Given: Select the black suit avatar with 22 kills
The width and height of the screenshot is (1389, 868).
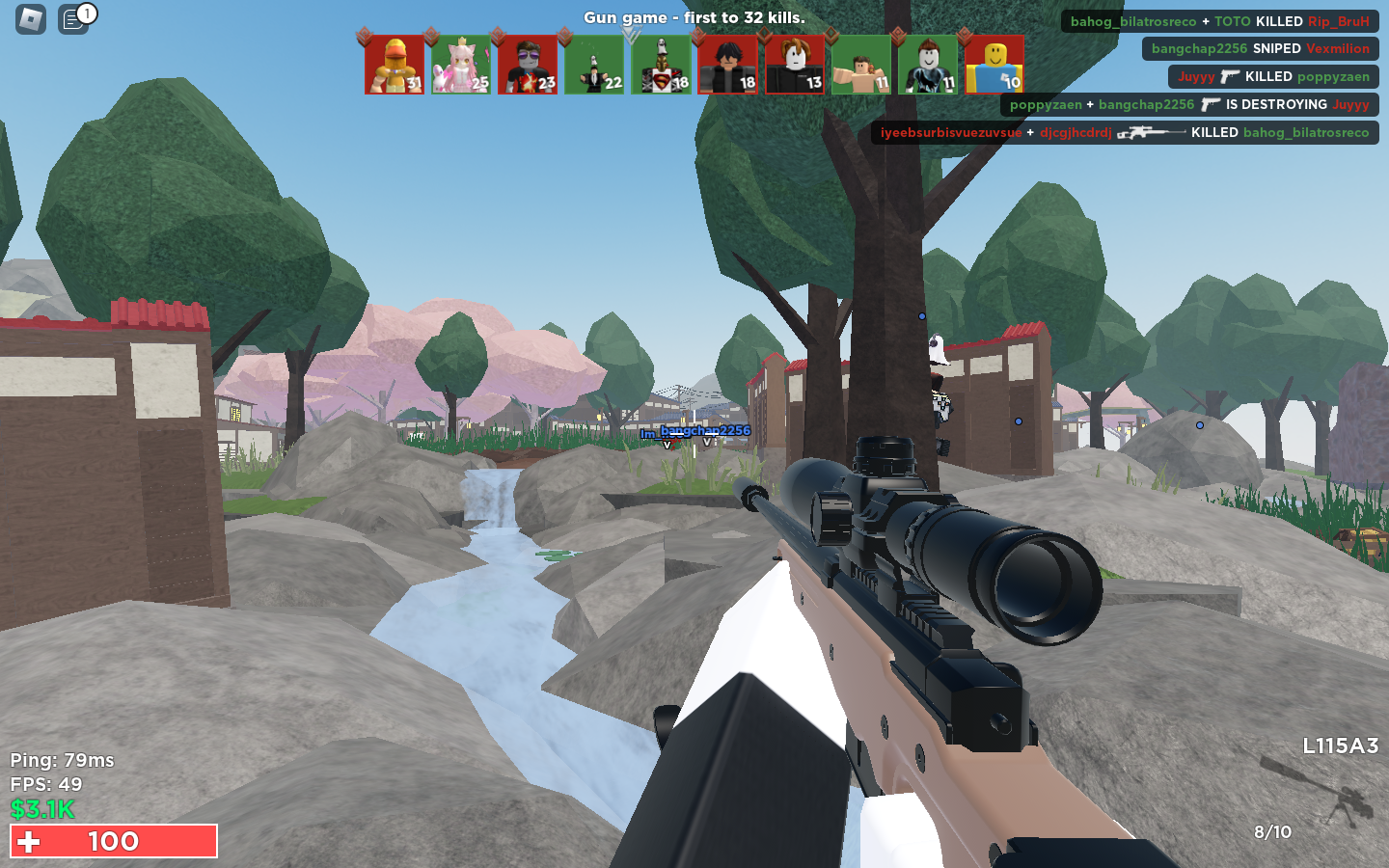Looking at the screenshot, I should coord(594,65).
